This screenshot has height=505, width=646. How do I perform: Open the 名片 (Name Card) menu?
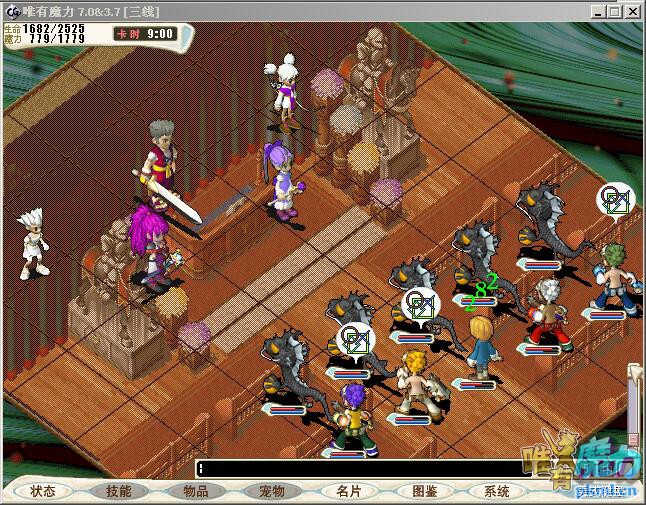(349, 491)
